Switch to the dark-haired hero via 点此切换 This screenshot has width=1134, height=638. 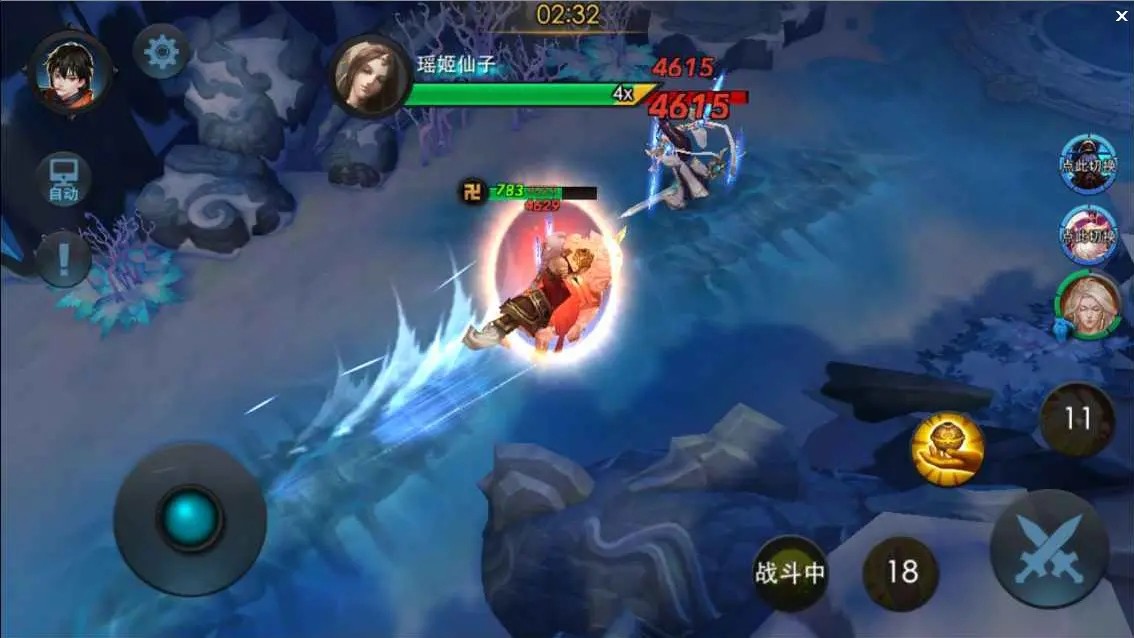[x=1088, y=162]
